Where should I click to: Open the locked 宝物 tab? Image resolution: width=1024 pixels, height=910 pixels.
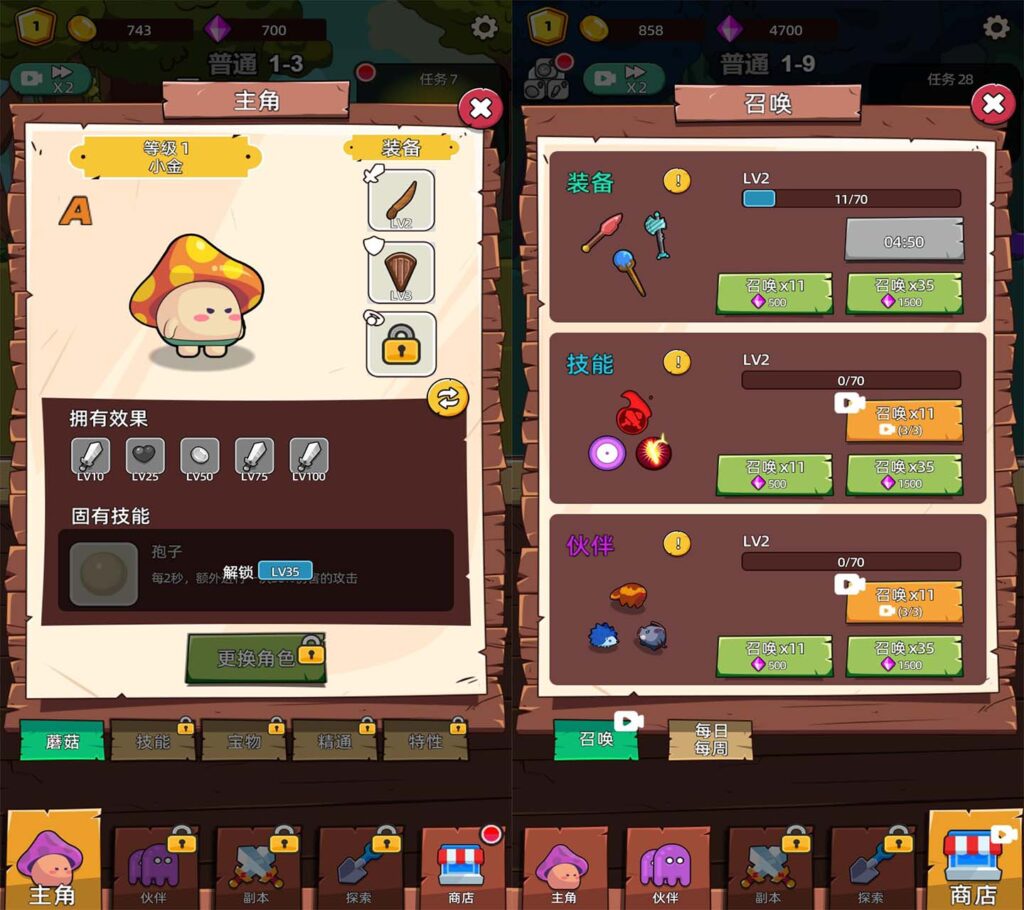[243, 741]
